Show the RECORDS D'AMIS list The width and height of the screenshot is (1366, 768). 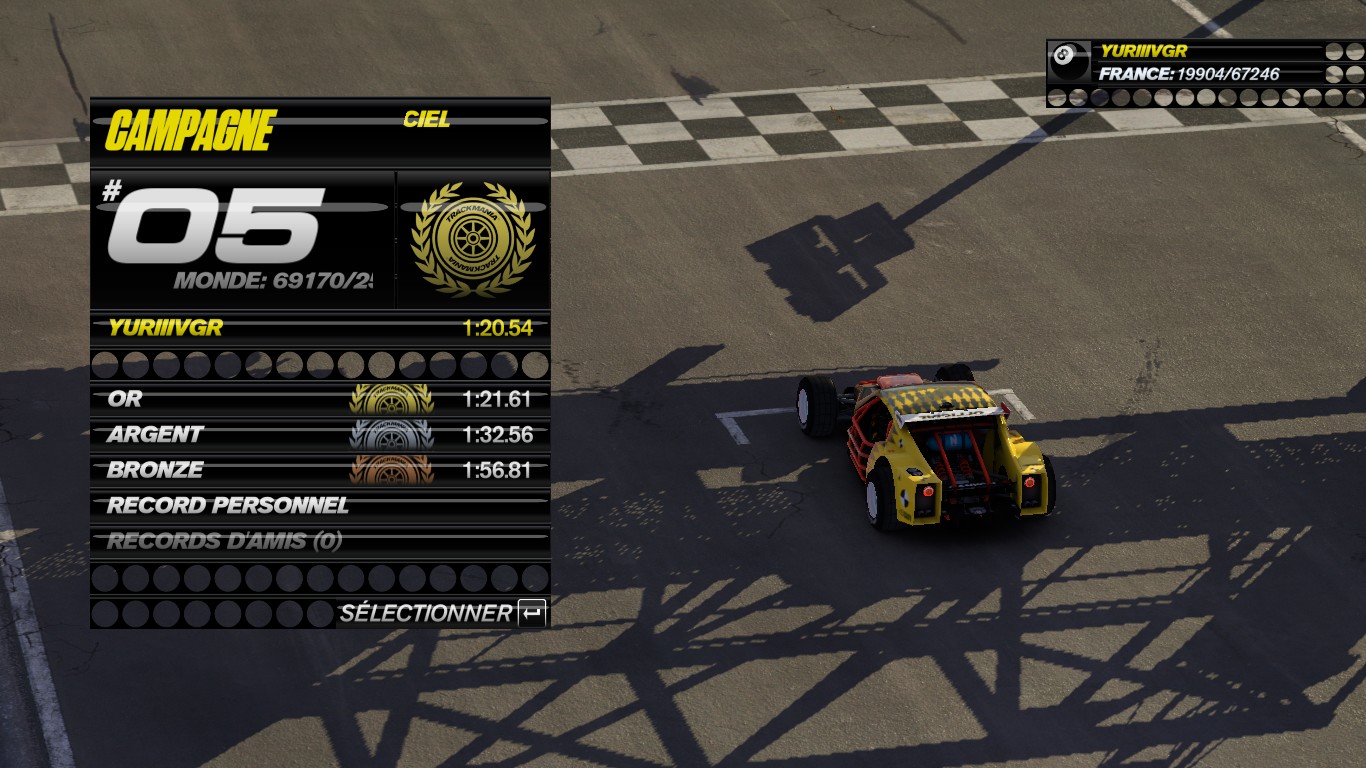point(320,541)
